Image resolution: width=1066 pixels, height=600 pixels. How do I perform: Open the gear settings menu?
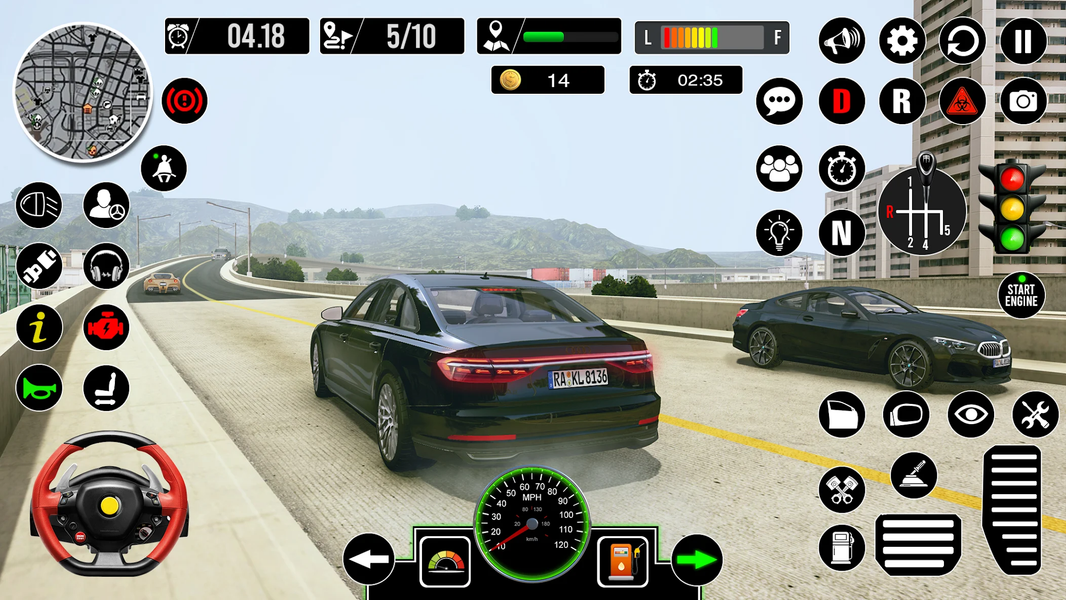coord(902,41)
